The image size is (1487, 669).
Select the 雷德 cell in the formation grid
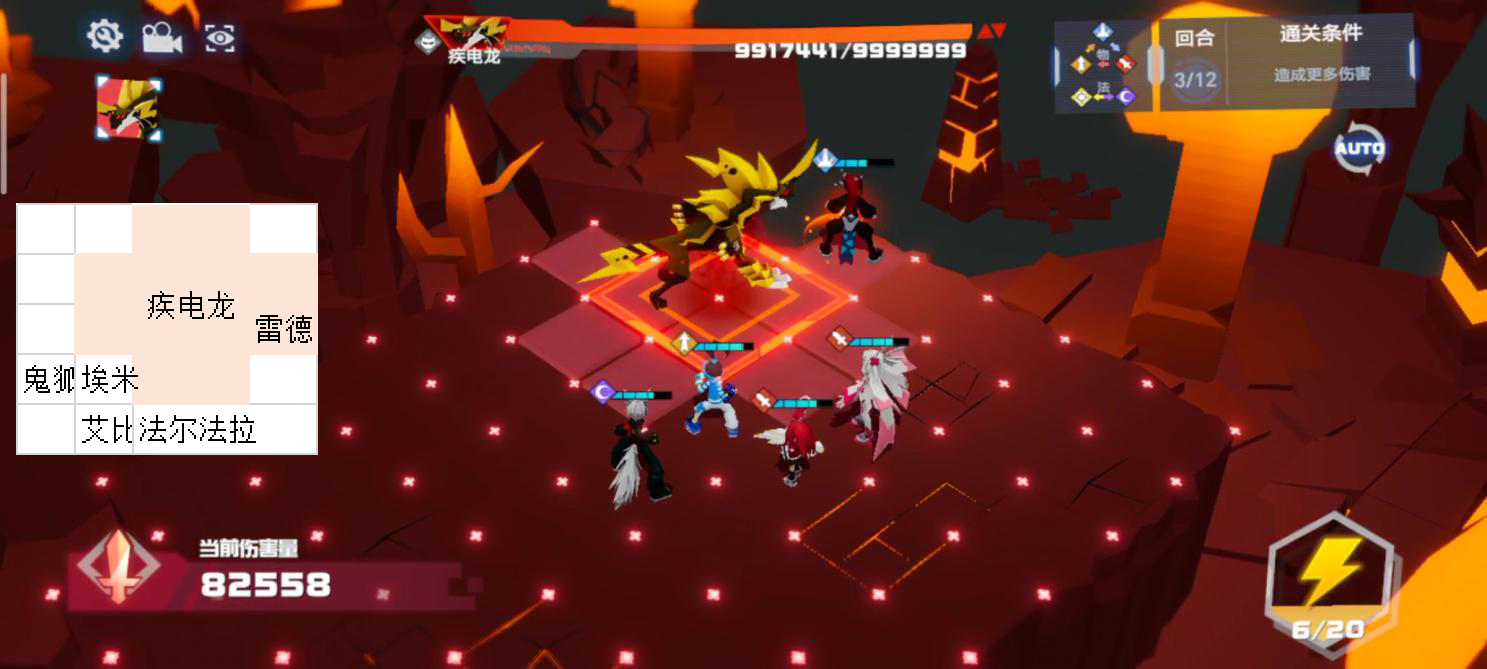click(284, 329)
